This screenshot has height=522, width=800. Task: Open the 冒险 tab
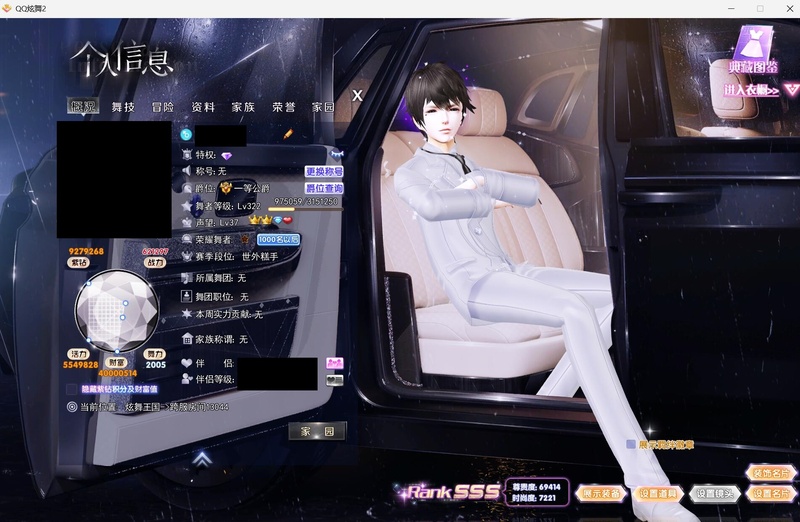163,106
